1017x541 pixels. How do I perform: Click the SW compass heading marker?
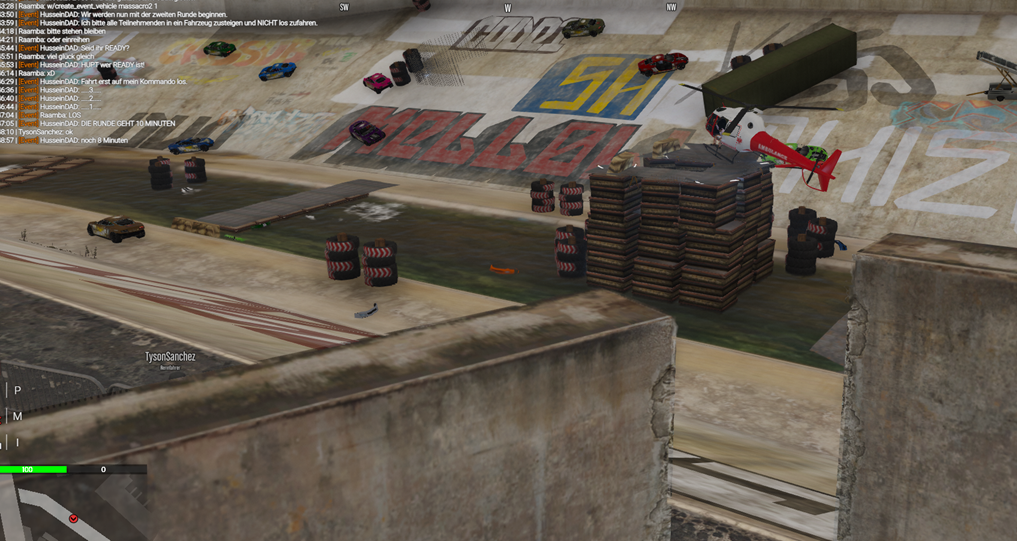click(x=344, y=8)
